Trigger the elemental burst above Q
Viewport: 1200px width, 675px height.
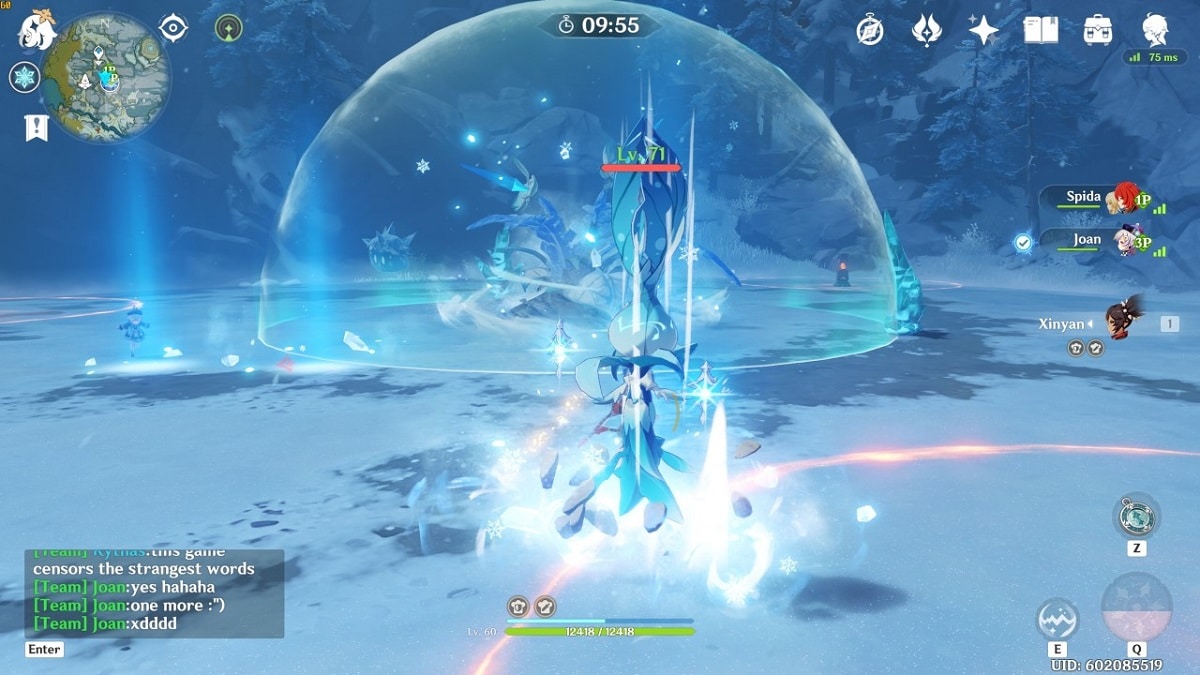[x=1136, y=607]
